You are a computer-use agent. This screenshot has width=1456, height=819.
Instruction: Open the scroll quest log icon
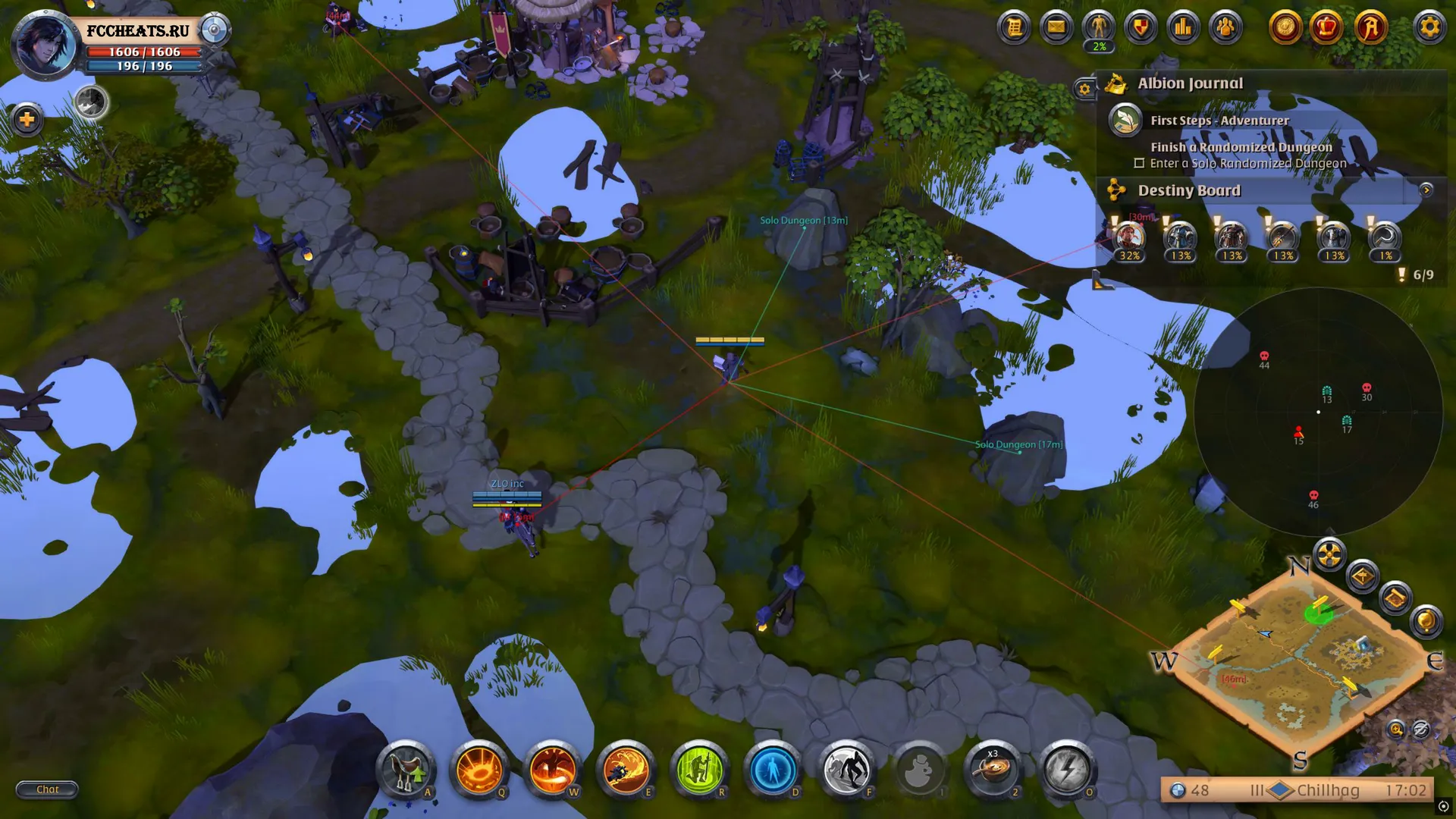[x=1014, y=28]
